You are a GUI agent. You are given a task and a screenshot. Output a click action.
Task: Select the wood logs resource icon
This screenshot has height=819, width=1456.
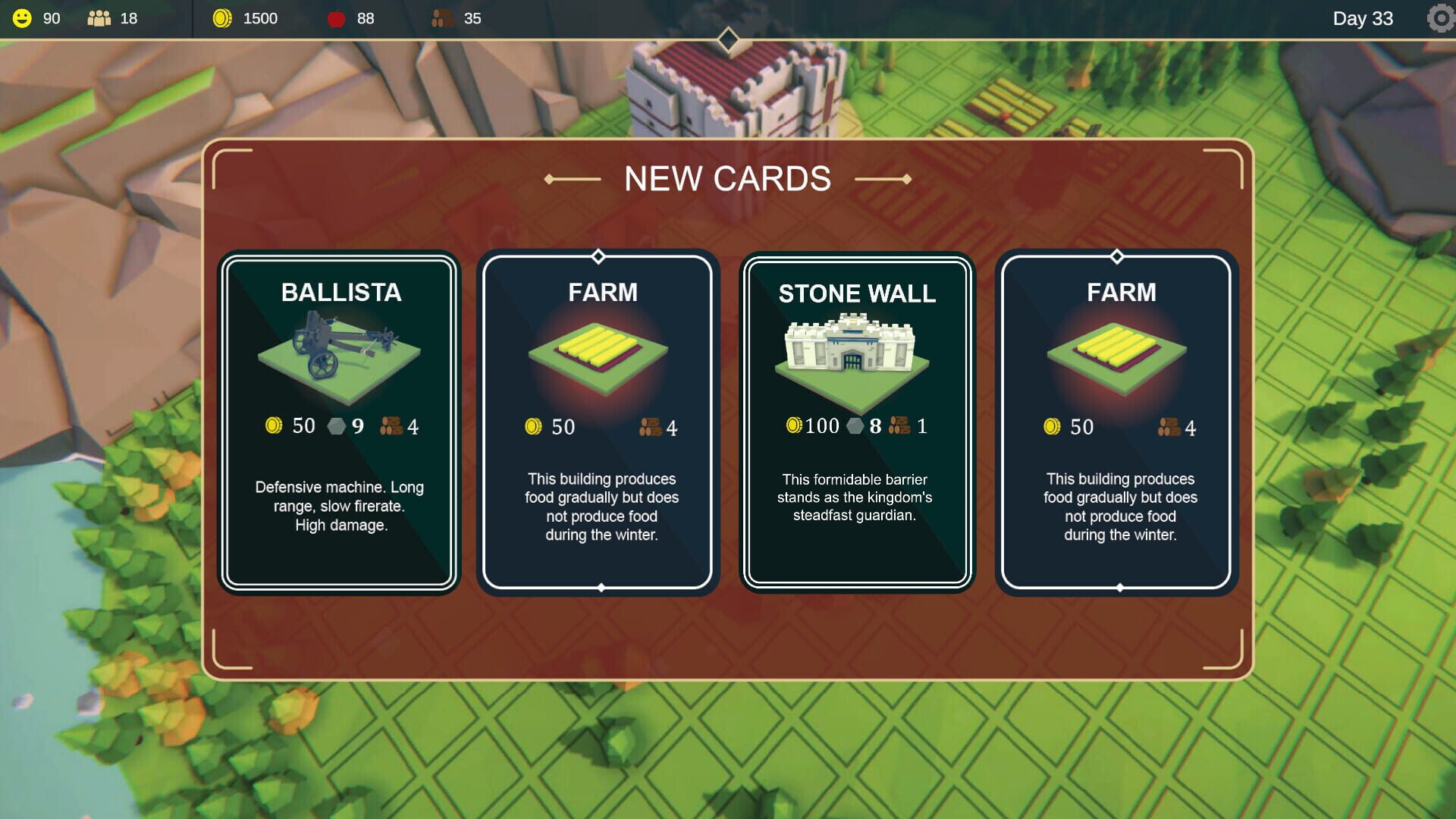coord(441,18)
